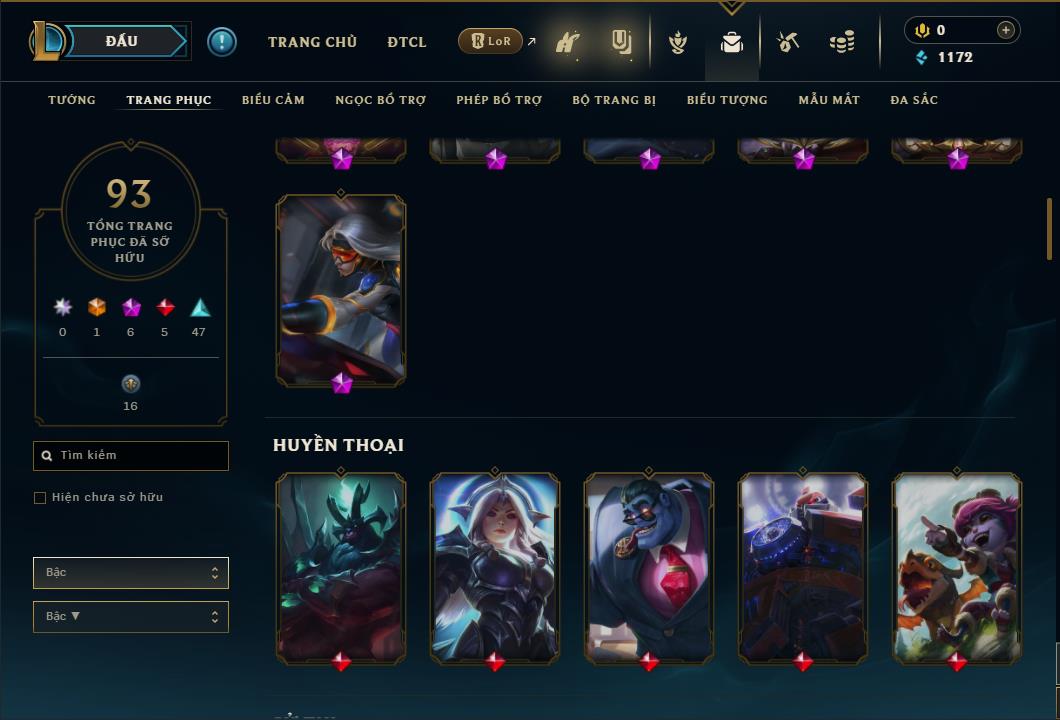Select the PHÉP BỔ TRỢ tab
This screenshot has height=720, width=1060.
[499, 100]
